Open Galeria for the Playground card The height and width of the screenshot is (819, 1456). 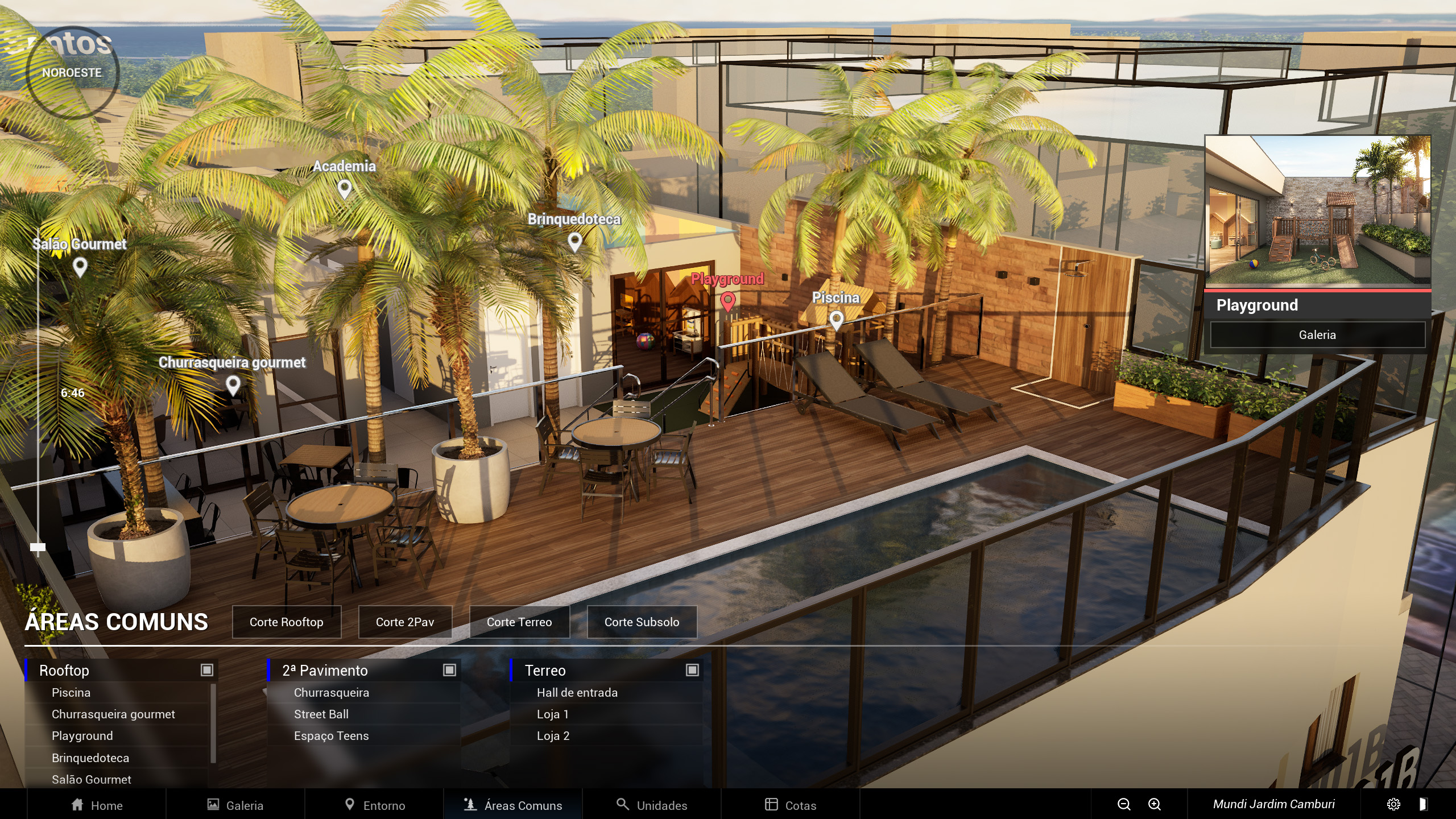click(1317, 335)
